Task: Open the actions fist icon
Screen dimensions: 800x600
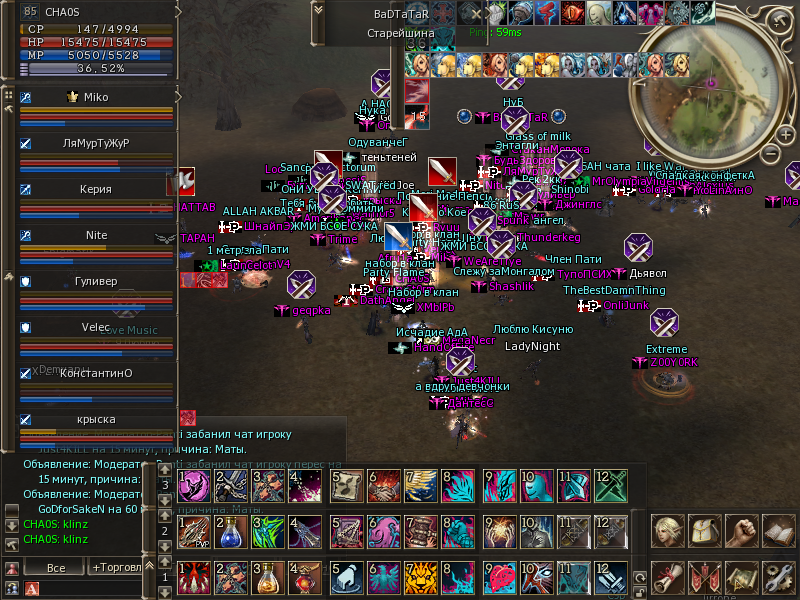Action: point(741,531)
